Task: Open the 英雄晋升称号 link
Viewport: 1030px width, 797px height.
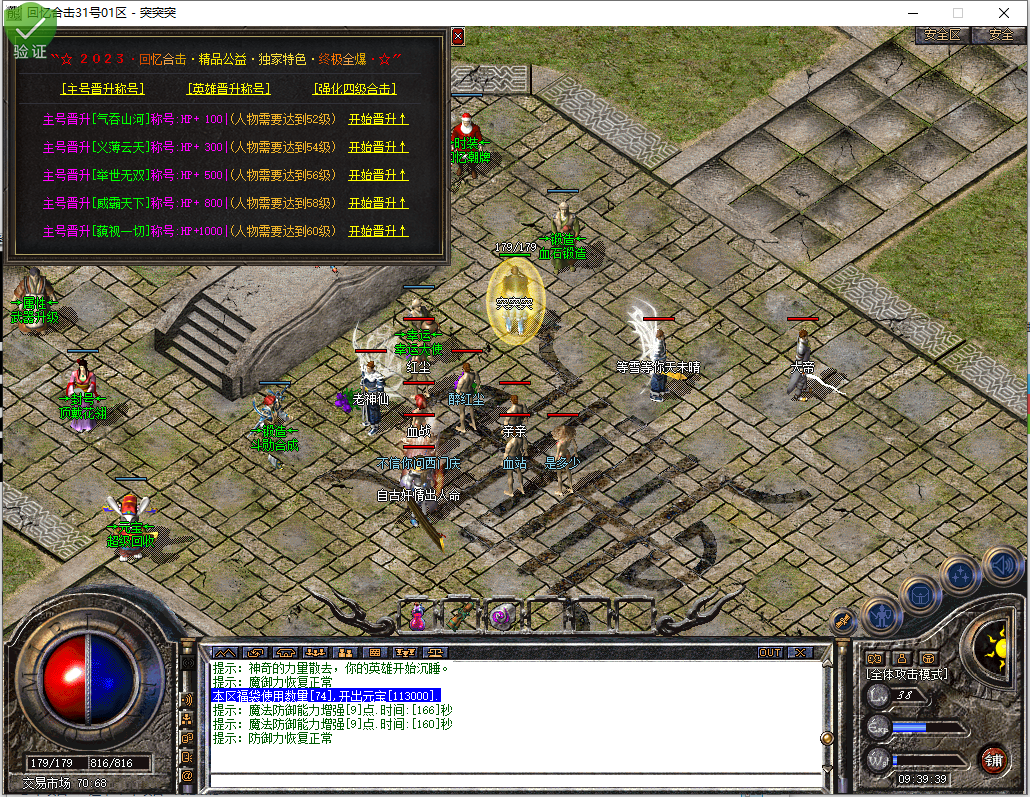Action: click(x=228, y=88)
